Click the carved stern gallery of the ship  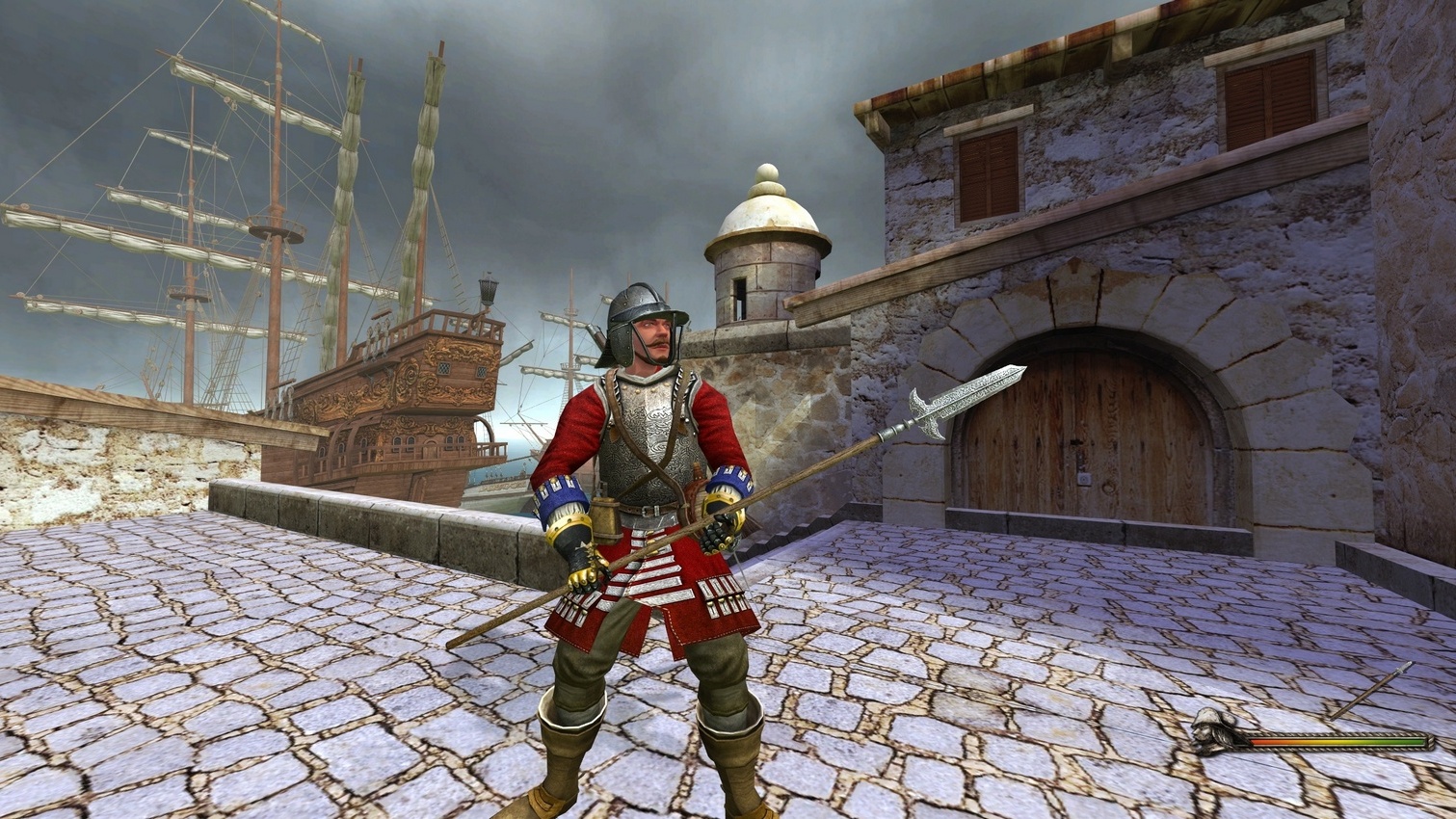[x=434, y=376]
